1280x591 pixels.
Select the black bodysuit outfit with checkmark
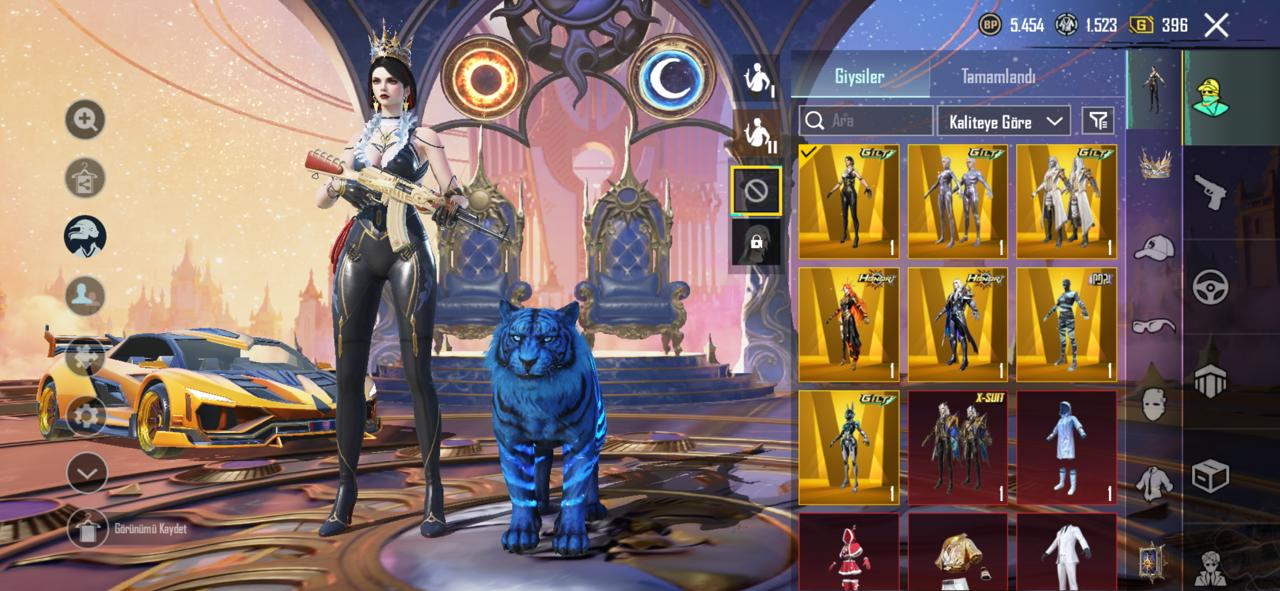[x=848, y=201]
